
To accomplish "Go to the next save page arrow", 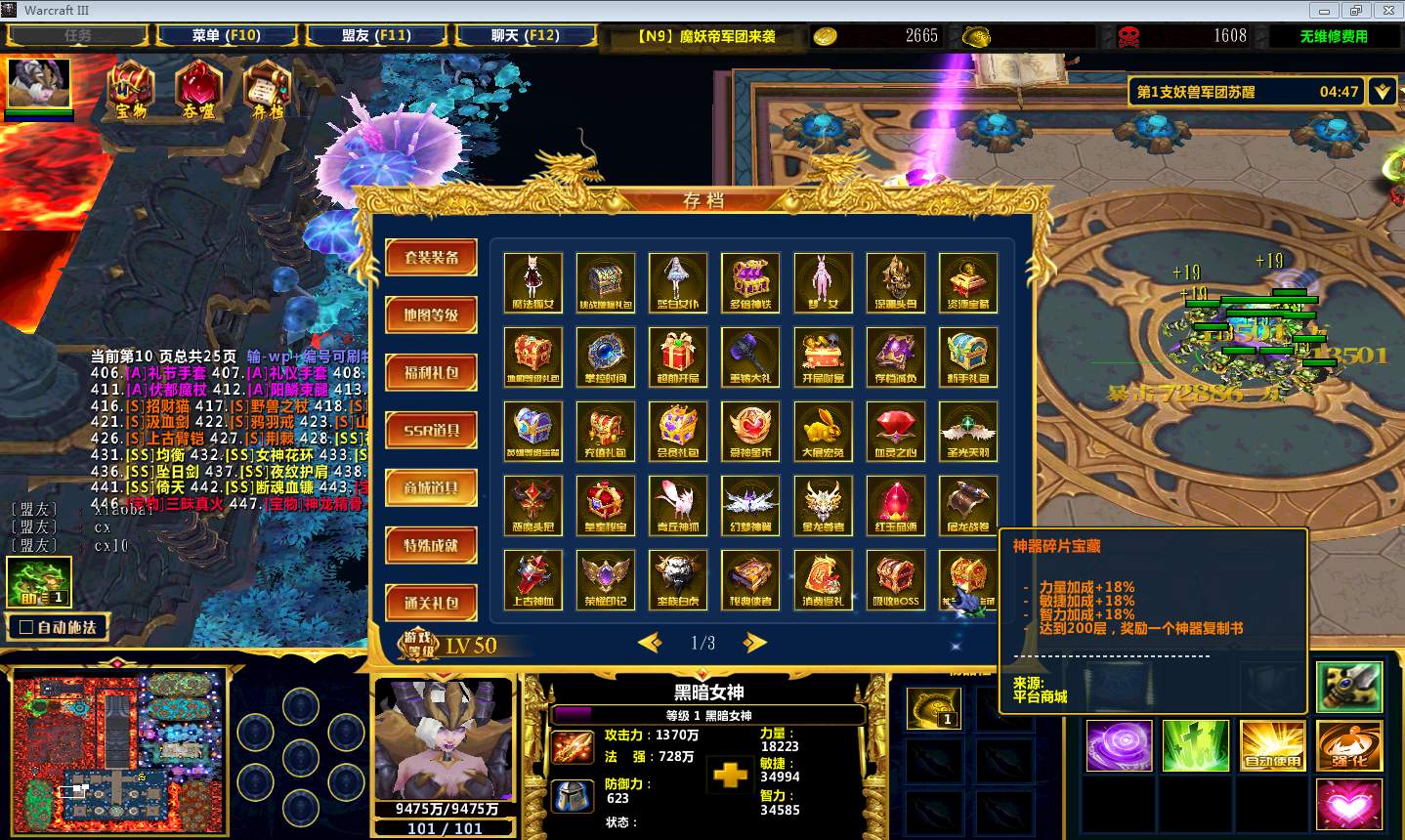I will pos(753,643).
